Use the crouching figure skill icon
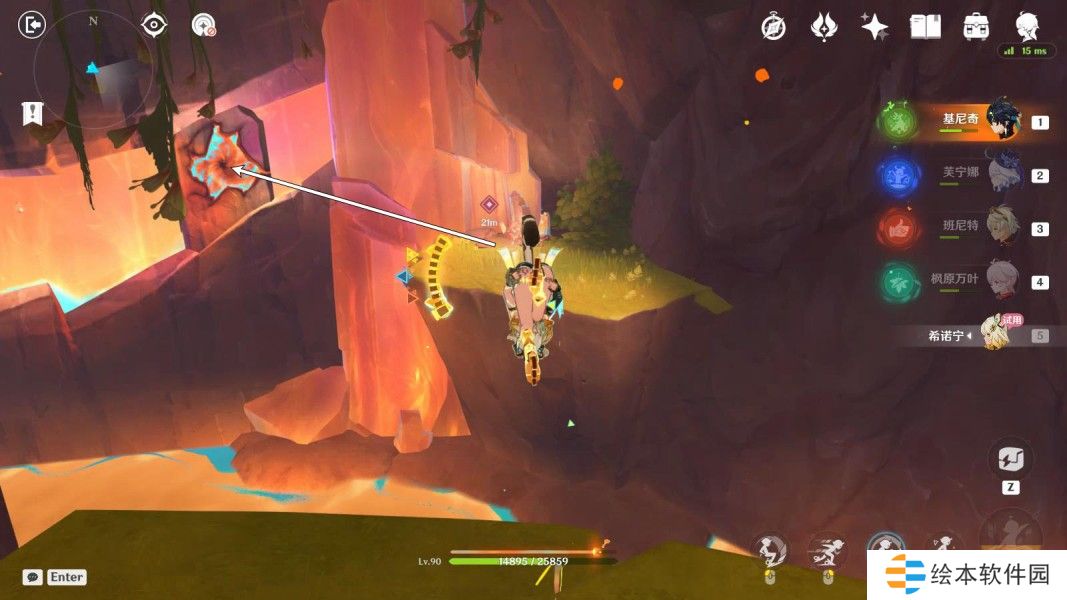Screen dimensions: 1067x600 click(x=771, y=549)
